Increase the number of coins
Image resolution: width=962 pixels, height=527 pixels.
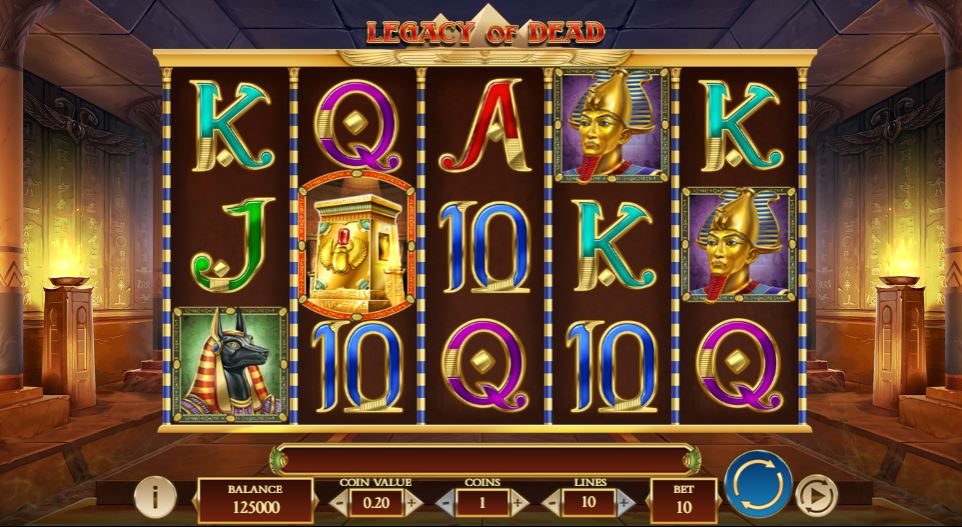click(x=519, y=501)
